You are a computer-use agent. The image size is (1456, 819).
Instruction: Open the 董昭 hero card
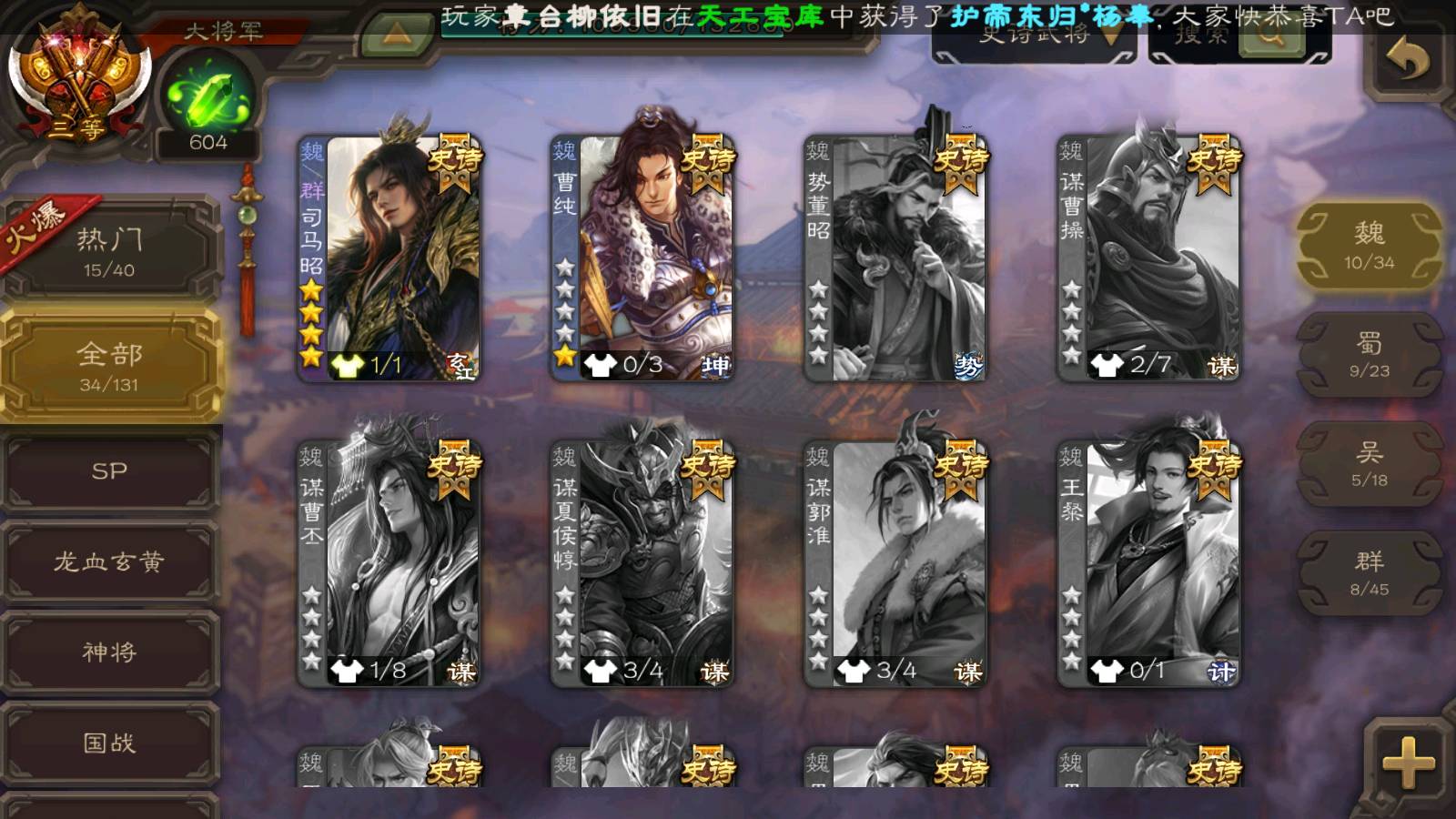click(x=895, y=259)
